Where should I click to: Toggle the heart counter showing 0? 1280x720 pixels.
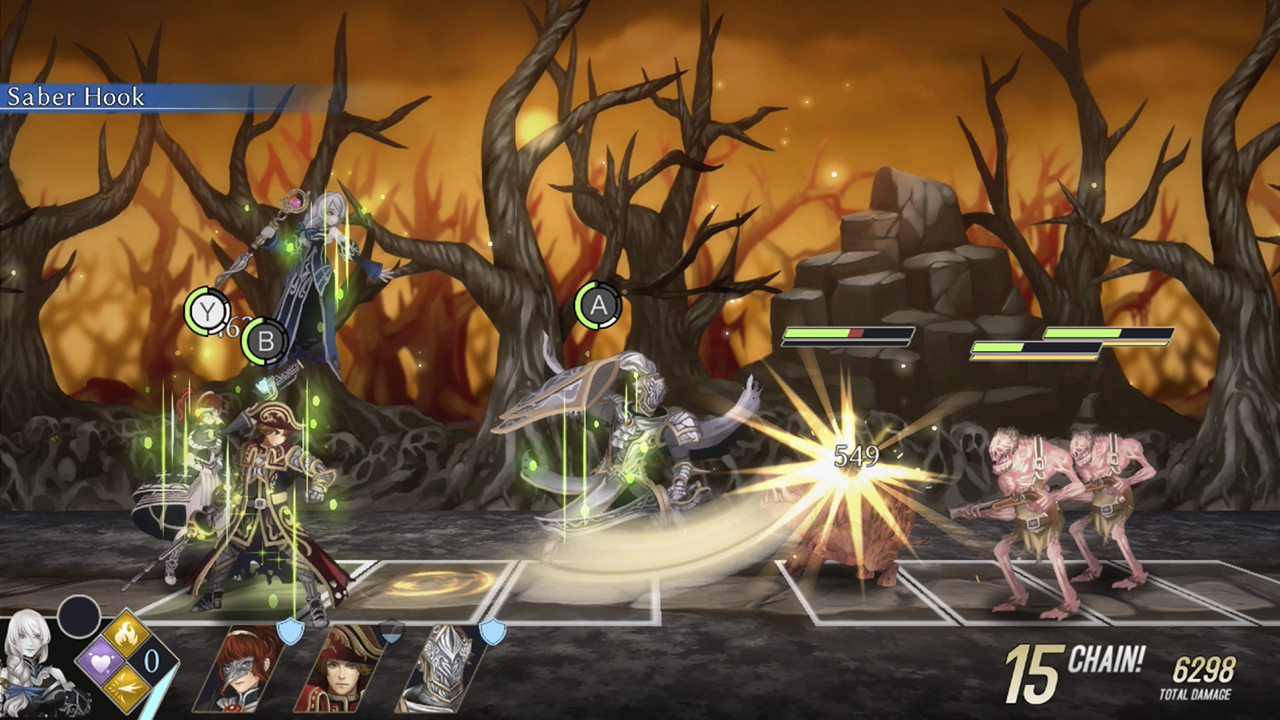[x=150, y=660]
